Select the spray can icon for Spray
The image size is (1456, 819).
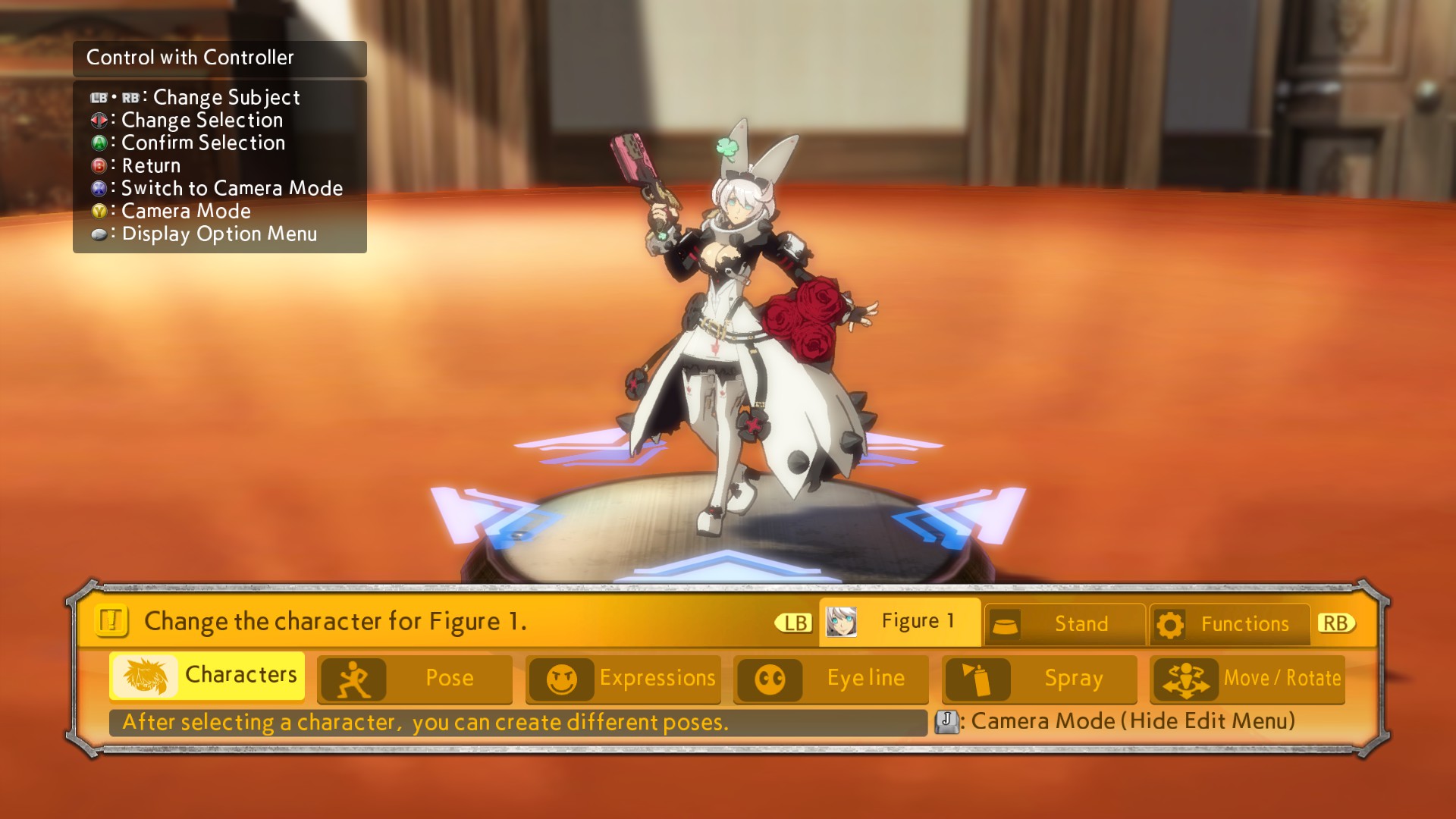point(978,679)
